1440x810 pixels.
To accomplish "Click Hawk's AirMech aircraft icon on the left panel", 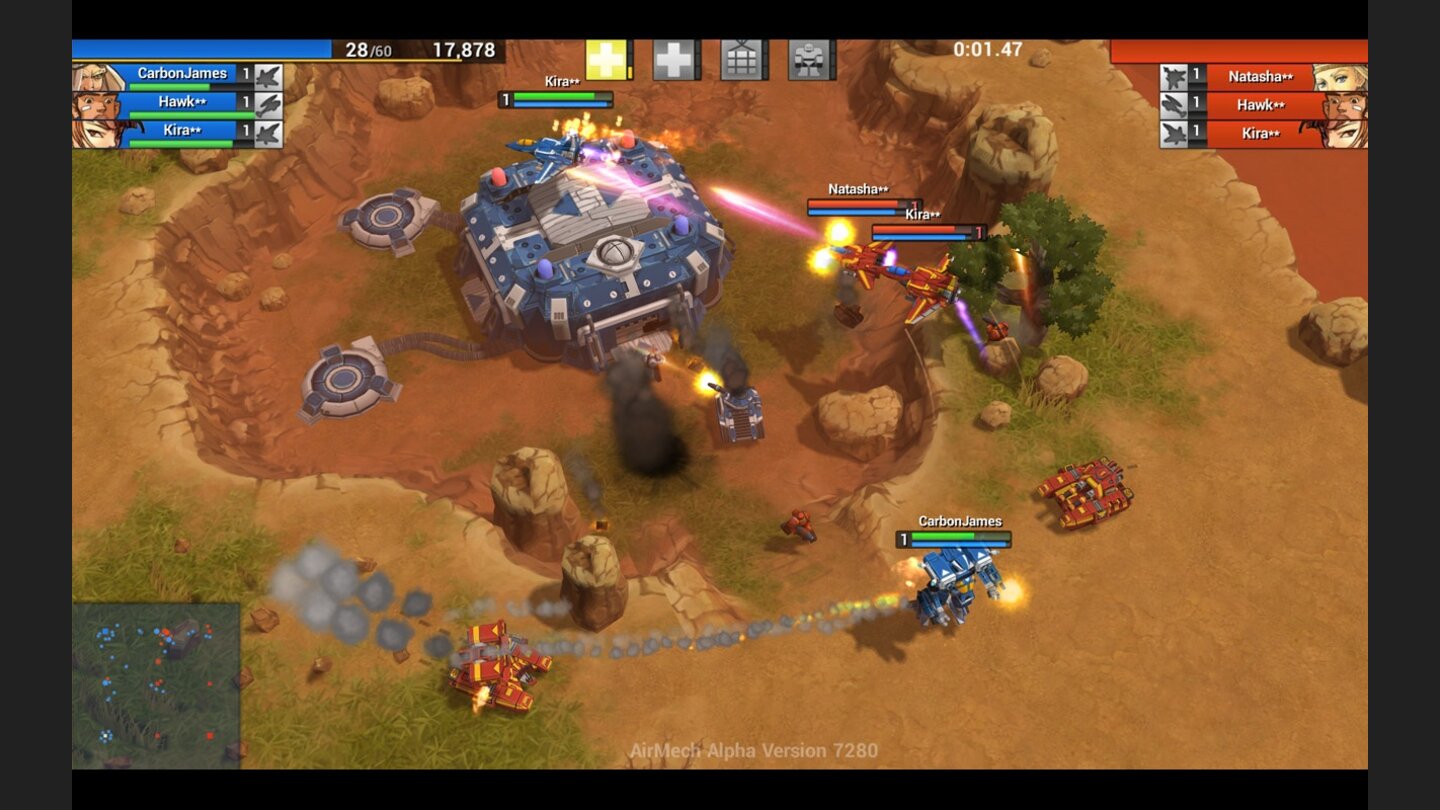I will click(268, 104).
